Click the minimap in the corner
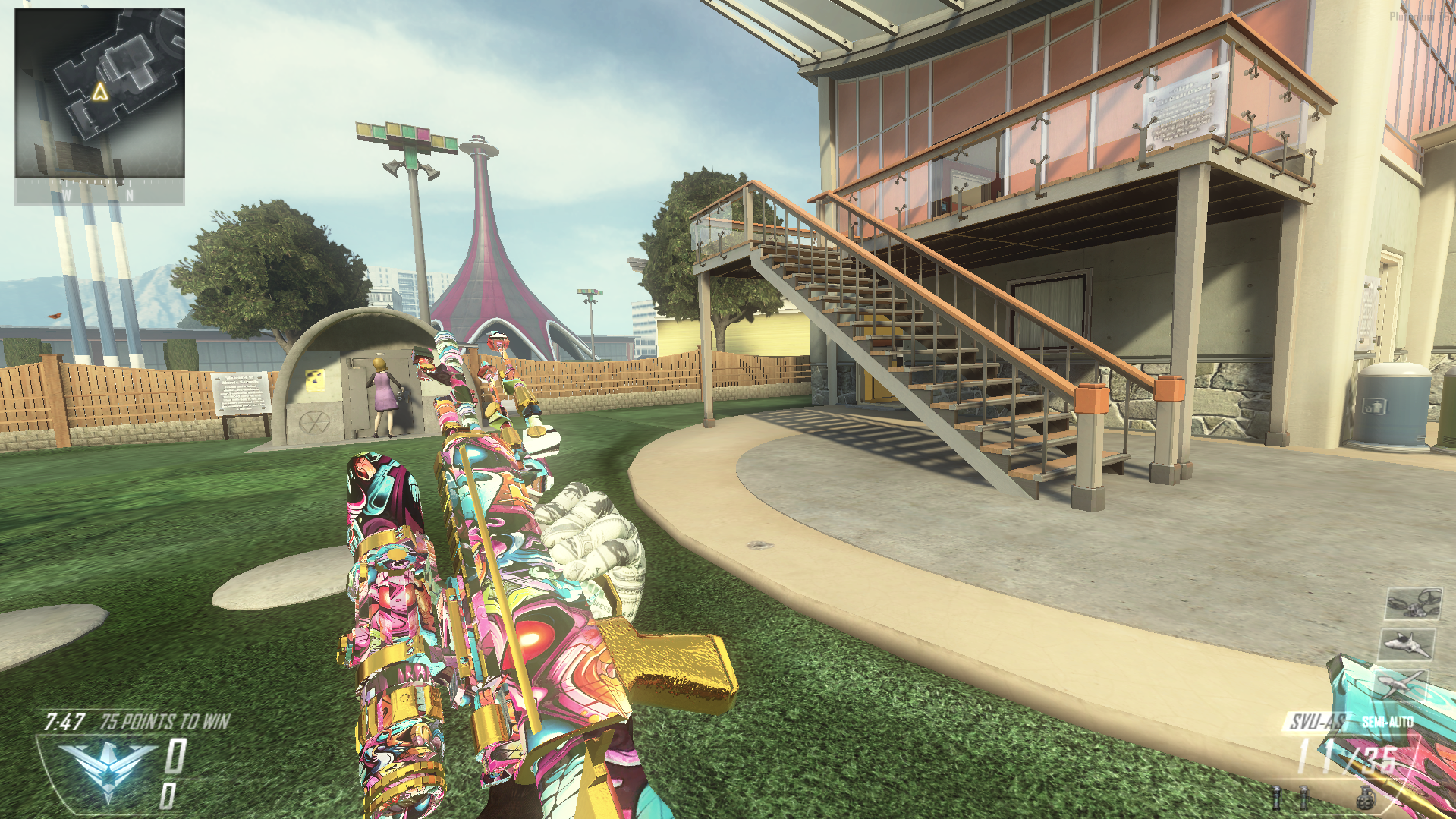 [x=99, y=93]
